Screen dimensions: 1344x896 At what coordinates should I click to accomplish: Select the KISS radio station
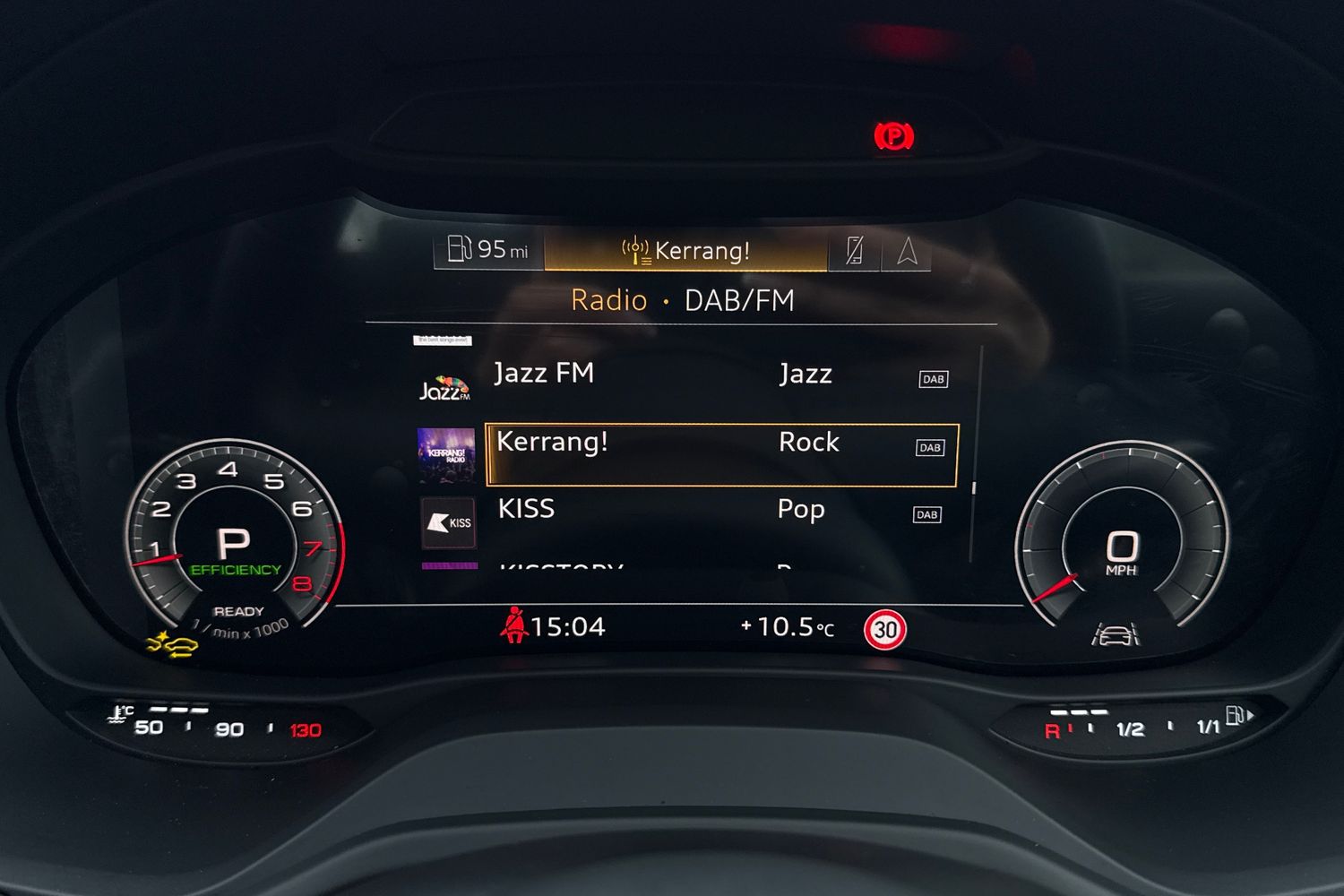(x=526, y=509)
